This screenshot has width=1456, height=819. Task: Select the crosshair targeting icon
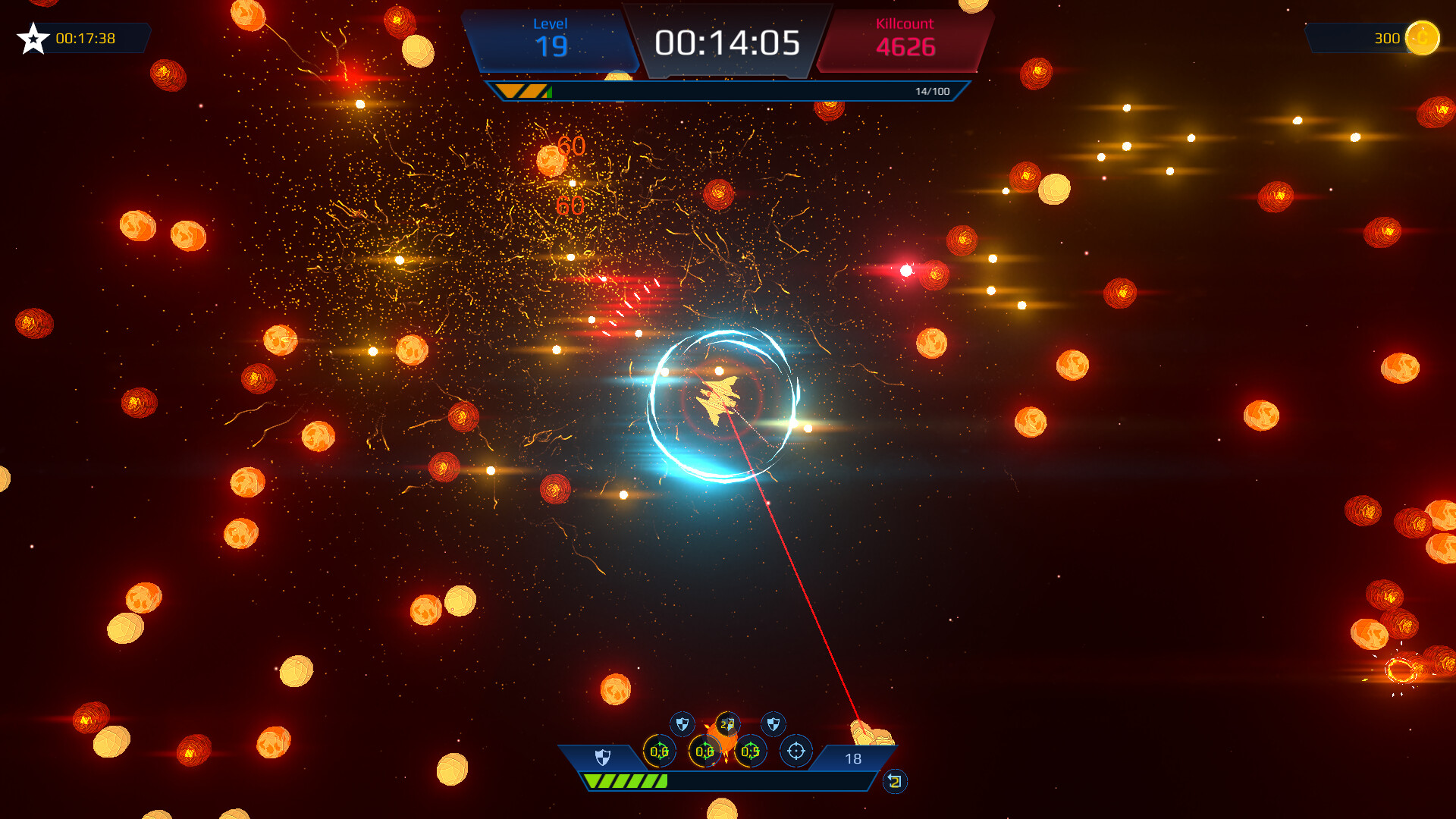796,752
